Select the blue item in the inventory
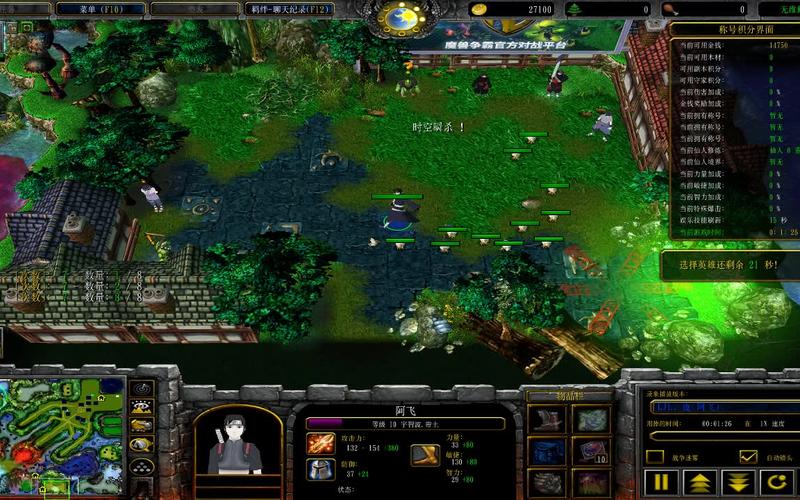The width and height of the screenshot is (800, 500). pyautogui.click(x=548, y=451)
